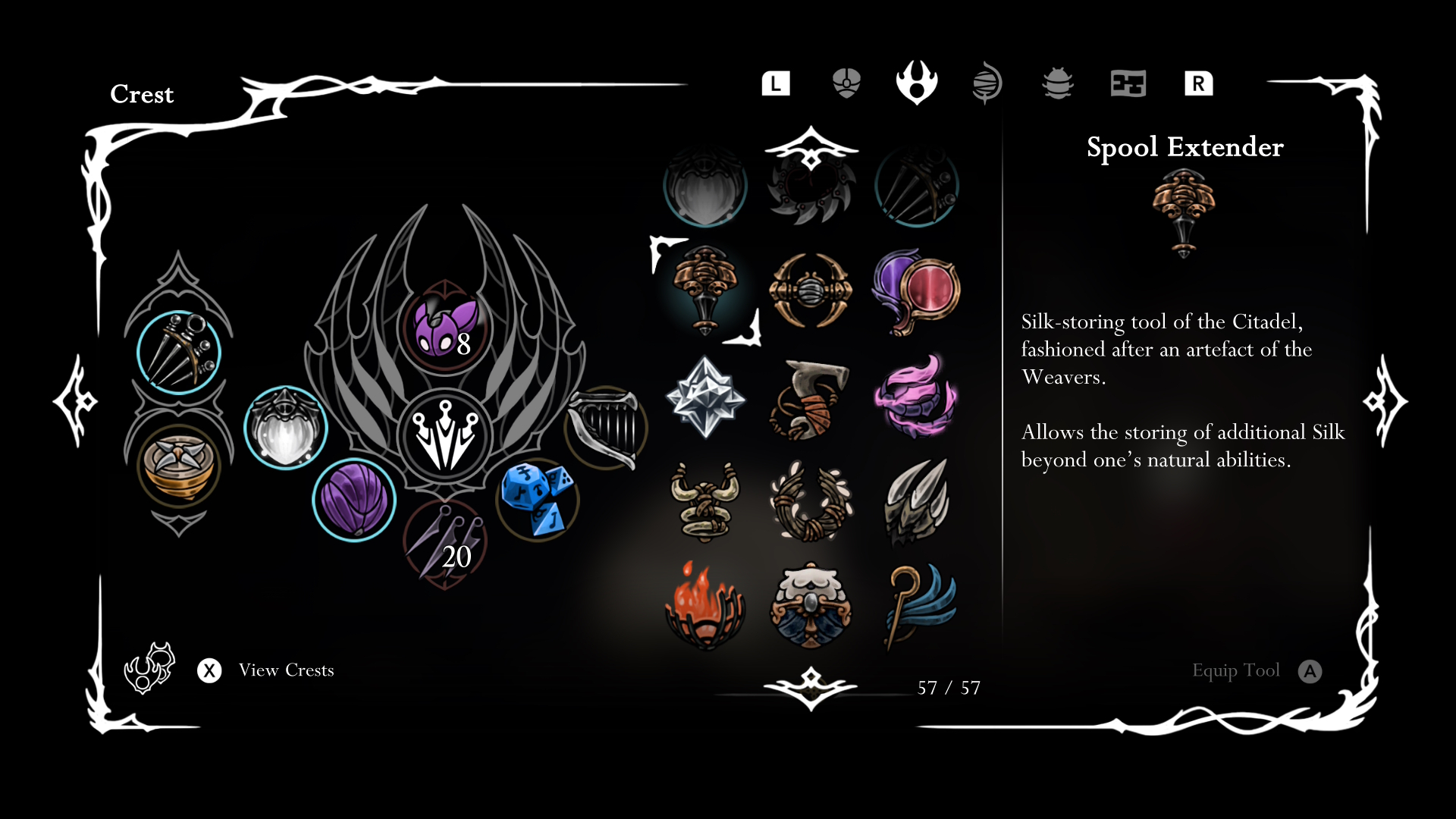Image resolution: width=1456 pixels, height=819 pixels.
Task: Select the Spool Extender tool
Action: (705, 290)
